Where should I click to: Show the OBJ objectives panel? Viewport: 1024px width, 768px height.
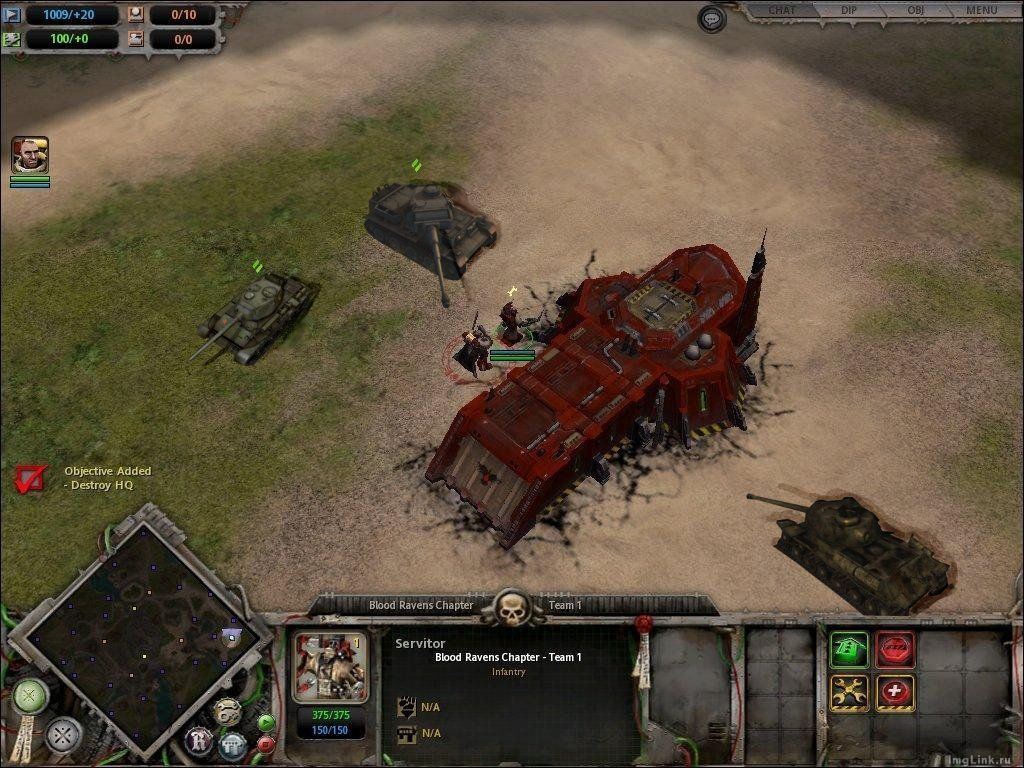tap(915, 11)
